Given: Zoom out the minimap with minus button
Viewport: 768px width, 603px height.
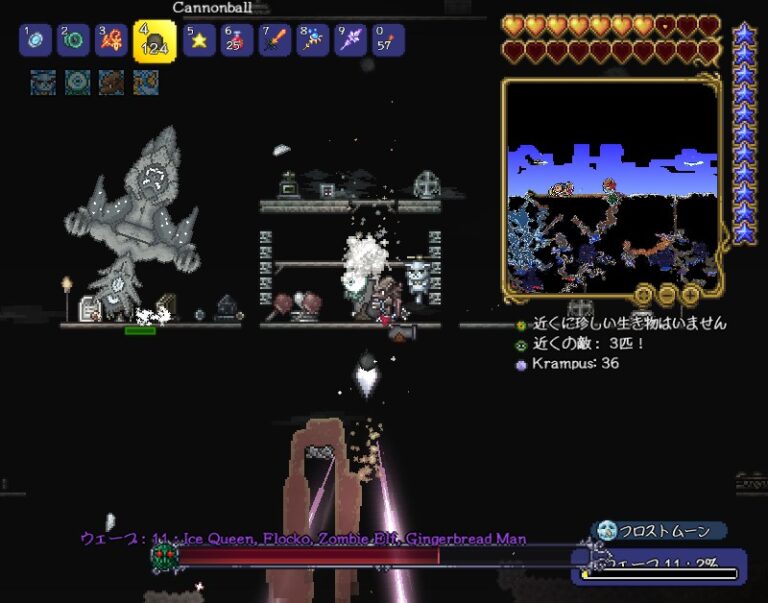Looking at the screenshot, I should click(667, 294).
